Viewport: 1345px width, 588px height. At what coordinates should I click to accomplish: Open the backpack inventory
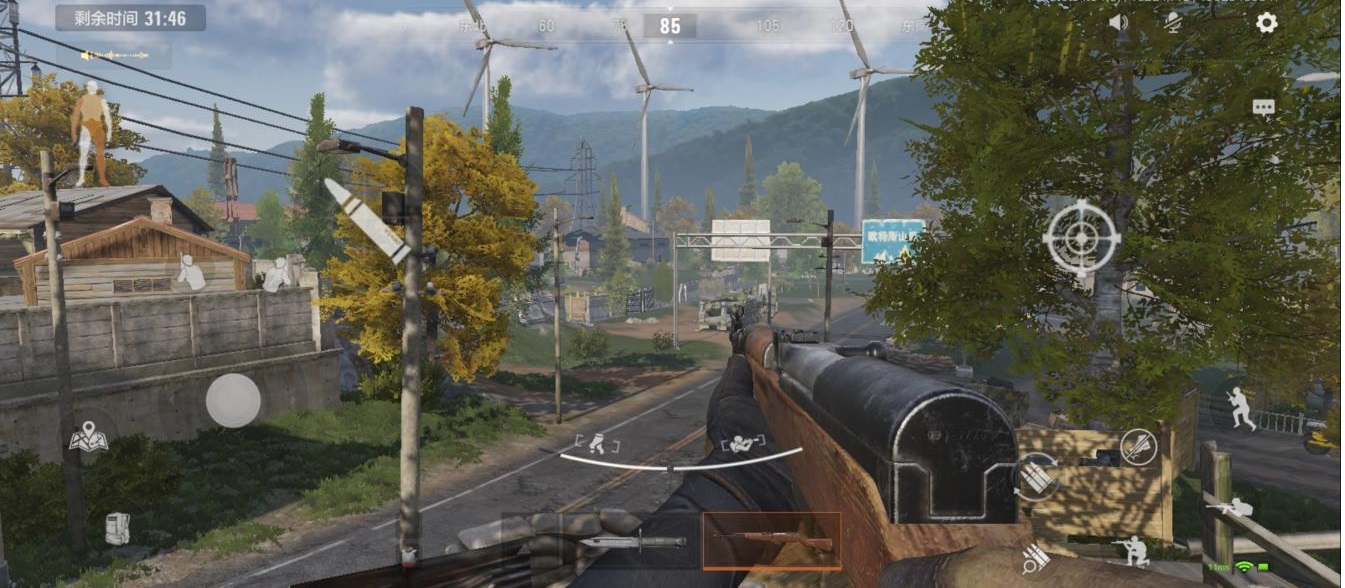tap(117, 528)
